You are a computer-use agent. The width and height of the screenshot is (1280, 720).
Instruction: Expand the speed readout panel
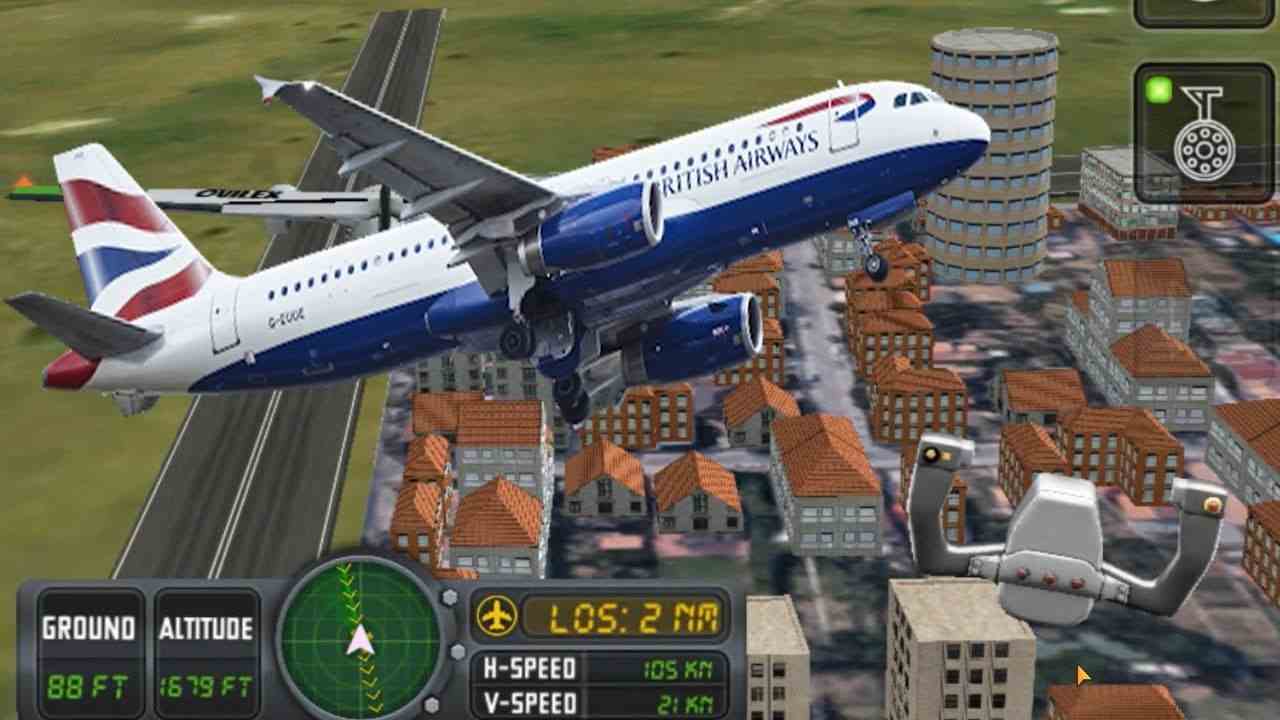pos(600,686)
